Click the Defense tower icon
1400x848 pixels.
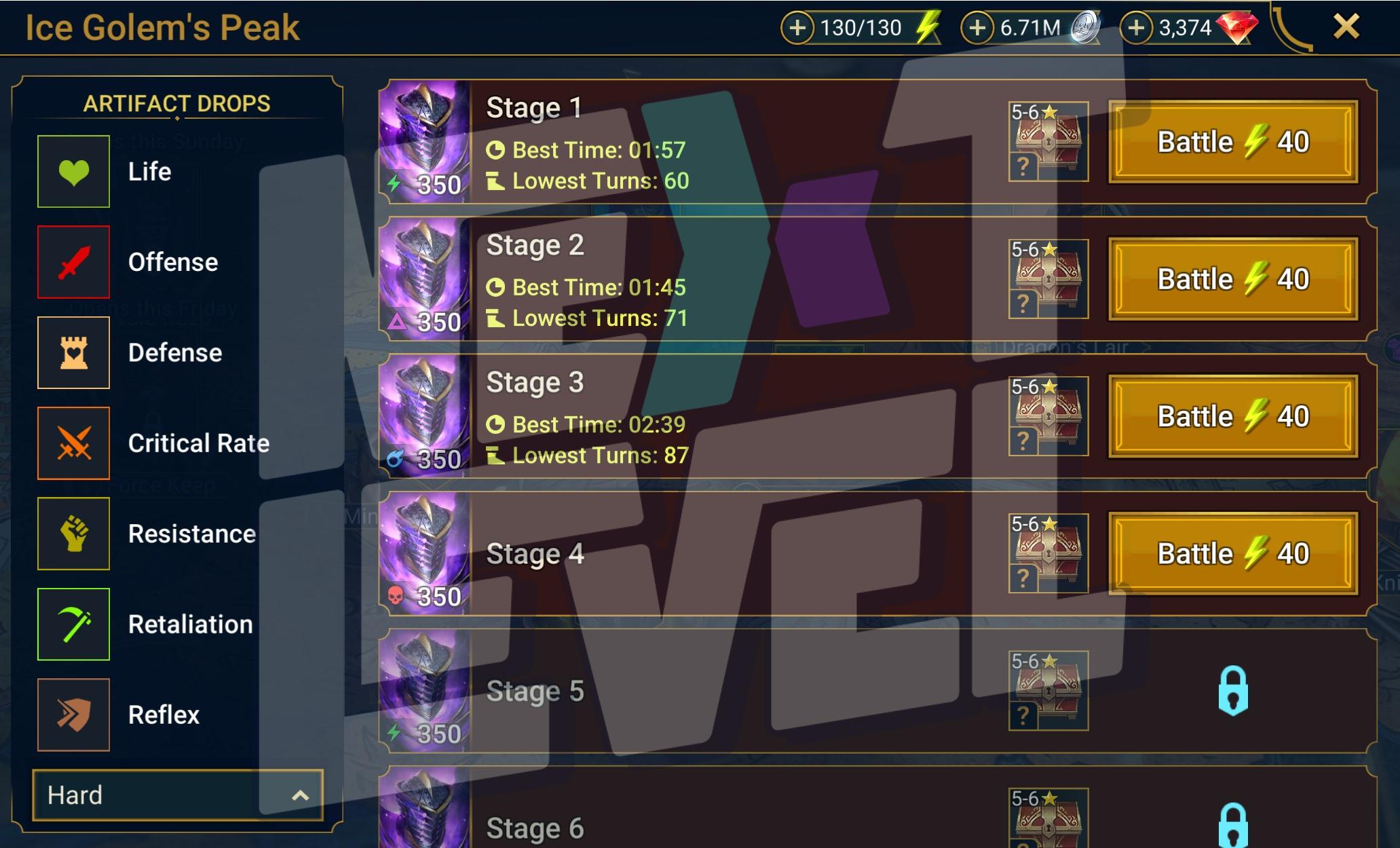point(73,352)
